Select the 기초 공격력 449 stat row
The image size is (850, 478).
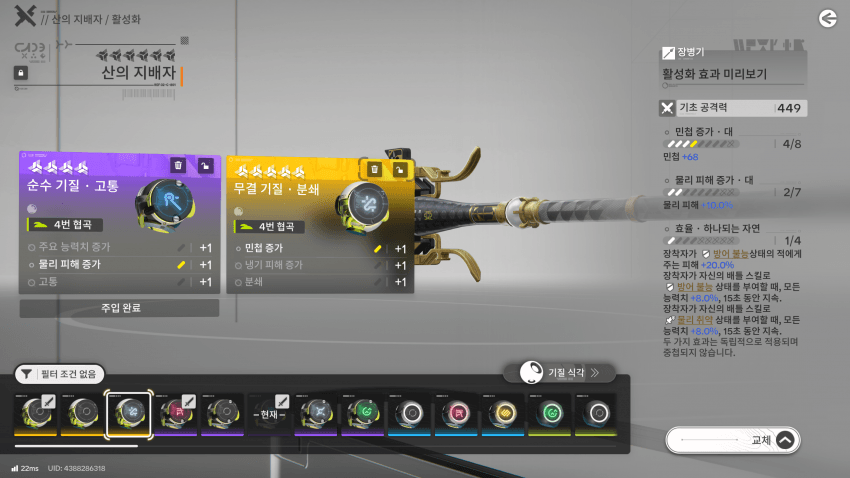pyautogui.click(x=733, y=108)
